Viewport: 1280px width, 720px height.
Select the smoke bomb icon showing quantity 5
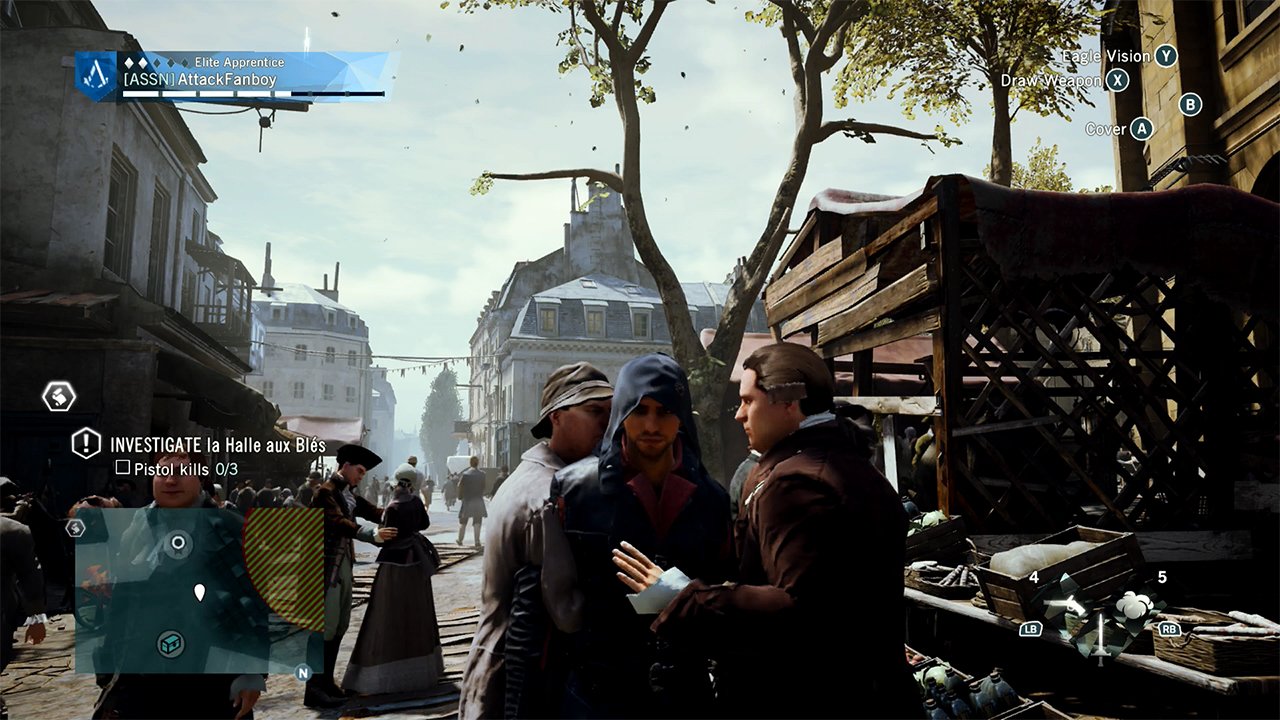click(x=1134, y=605)
